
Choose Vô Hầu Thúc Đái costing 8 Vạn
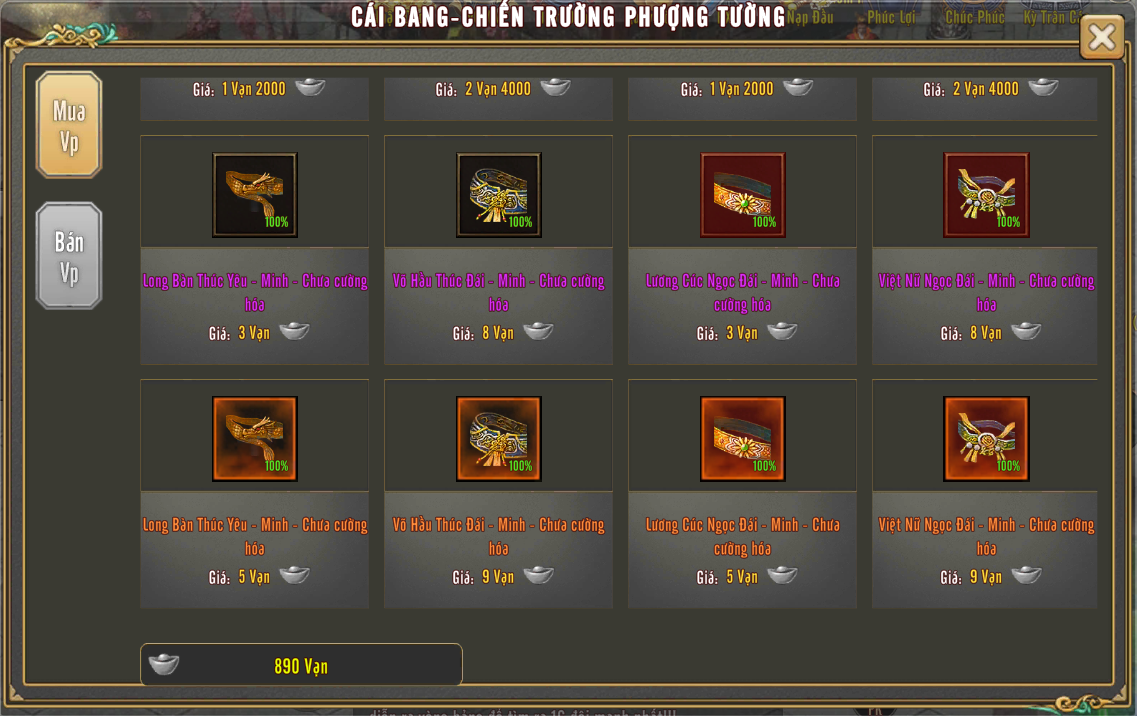click(499, 195)
